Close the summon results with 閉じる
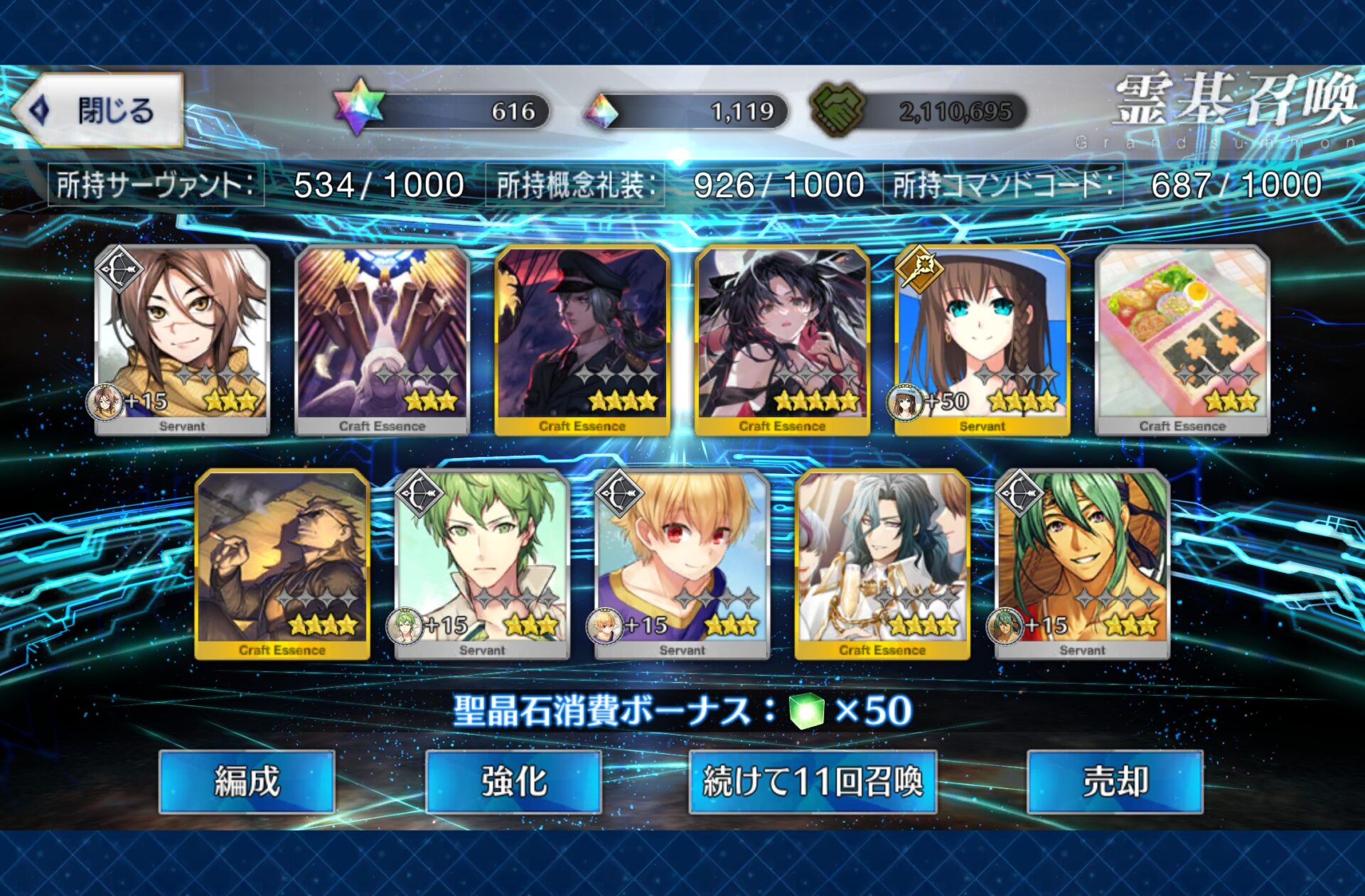 click(100, 111)
